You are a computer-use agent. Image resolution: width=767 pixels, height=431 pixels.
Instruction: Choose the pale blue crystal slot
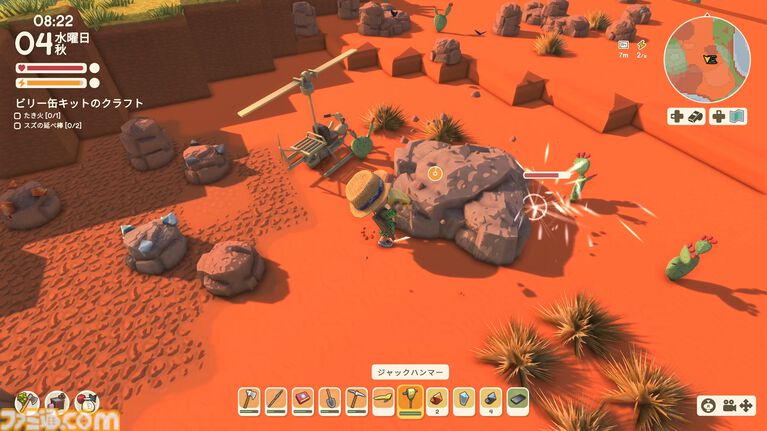(463, 401)
